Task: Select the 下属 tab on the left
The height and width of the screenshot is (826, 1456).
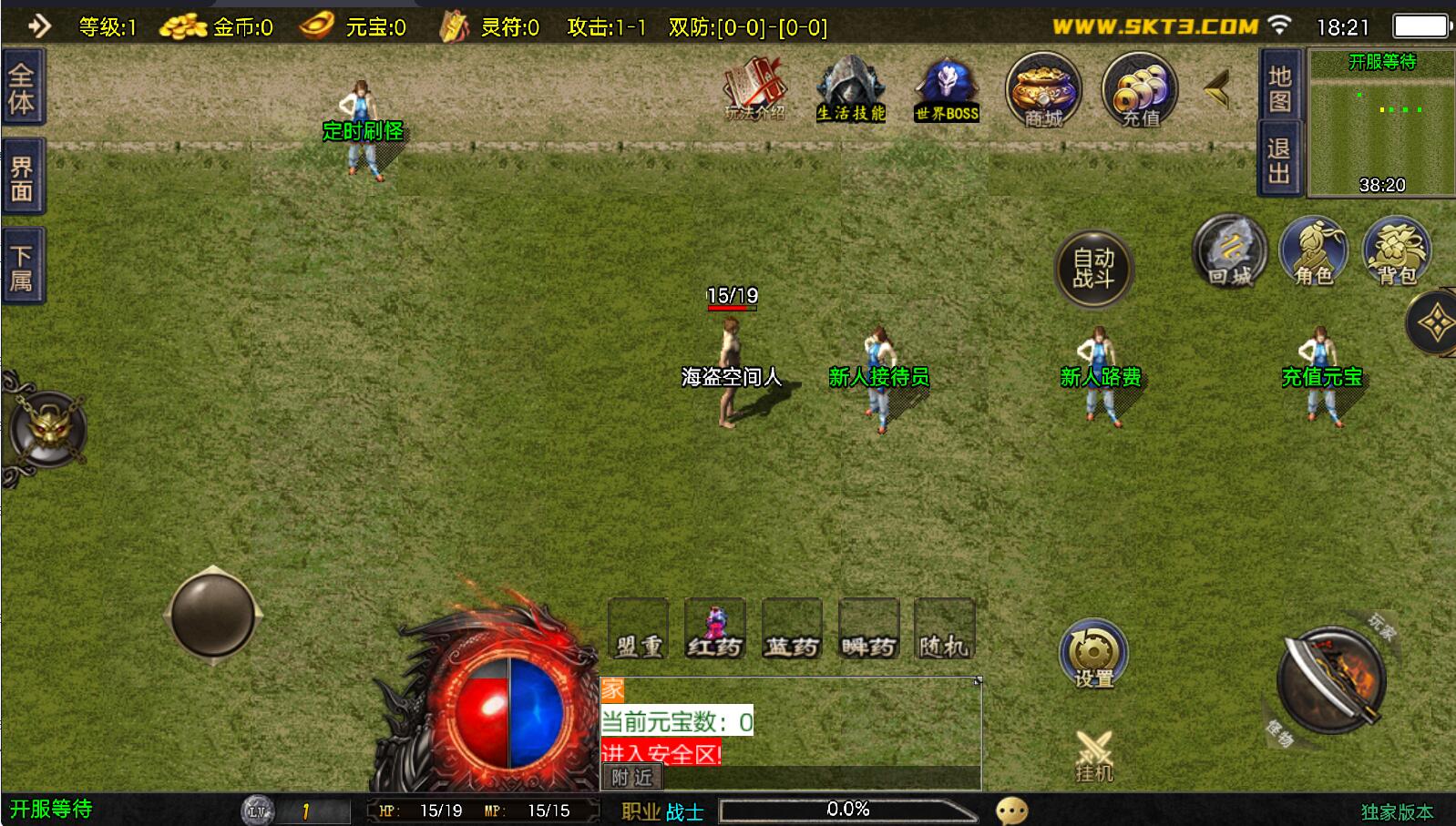Action: 22,267
